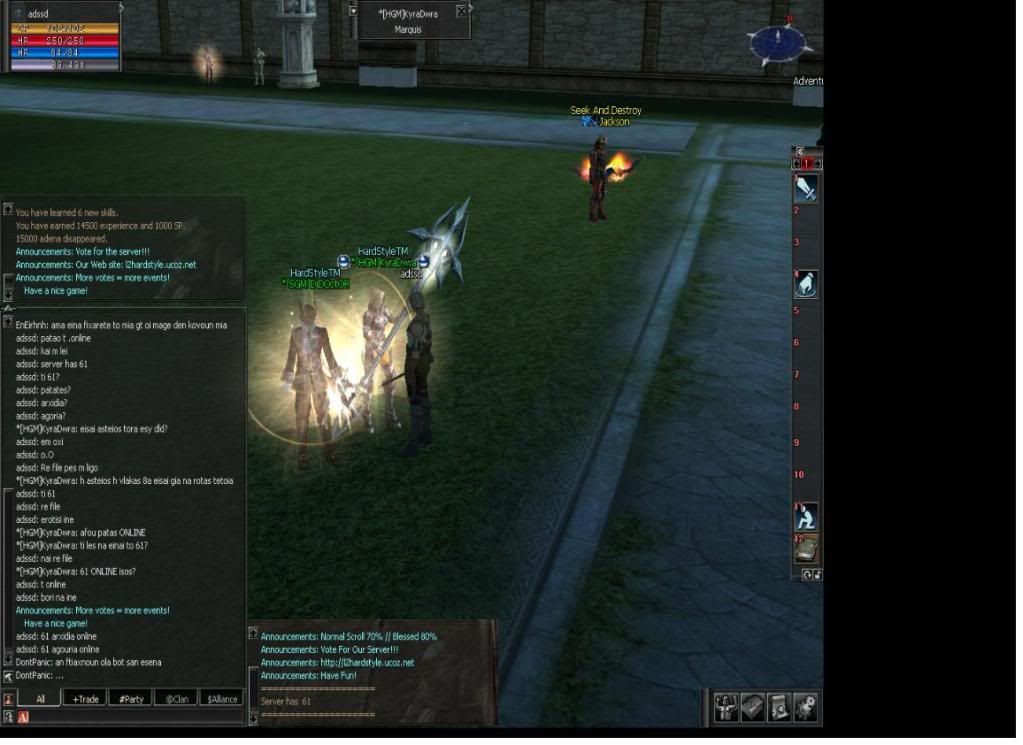Image resolution: width=1023 pixels, height=745 pixels.
Task: Show the @Clan chat tab
Action: (176, 699)
